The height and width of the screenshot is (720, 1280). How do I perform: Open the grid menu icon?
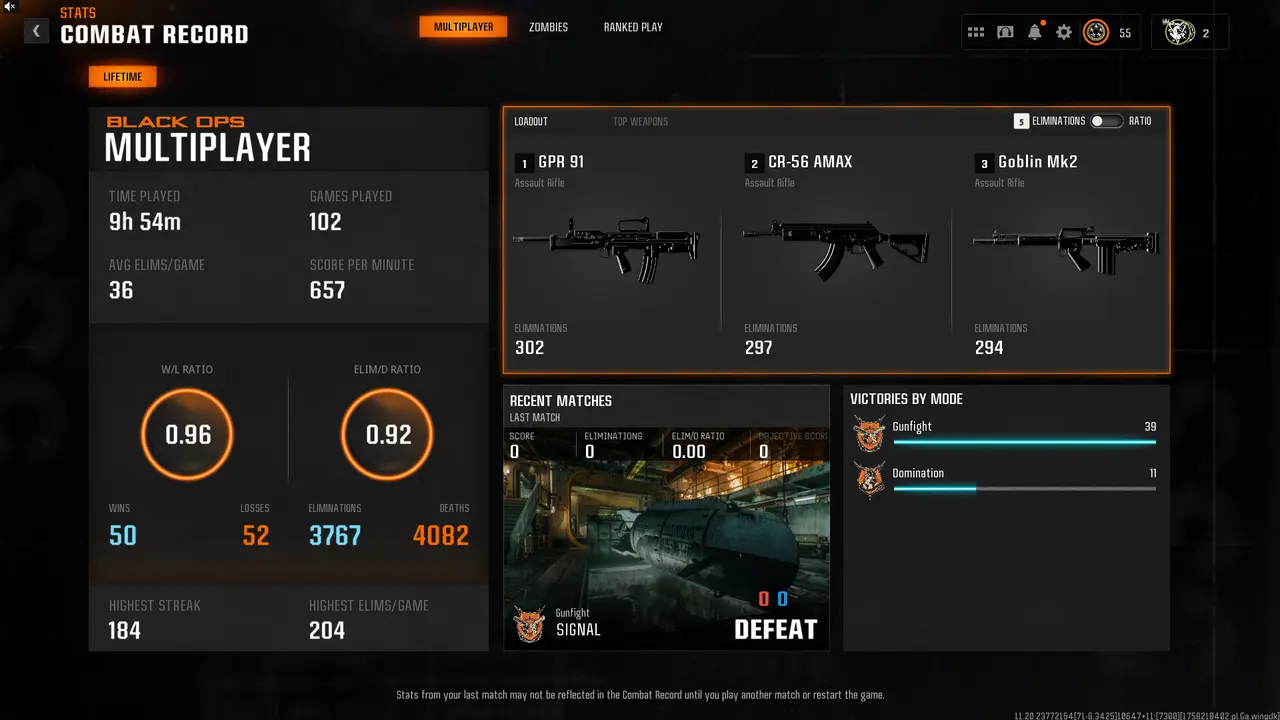pyautogui.click(x=976, y=33)
